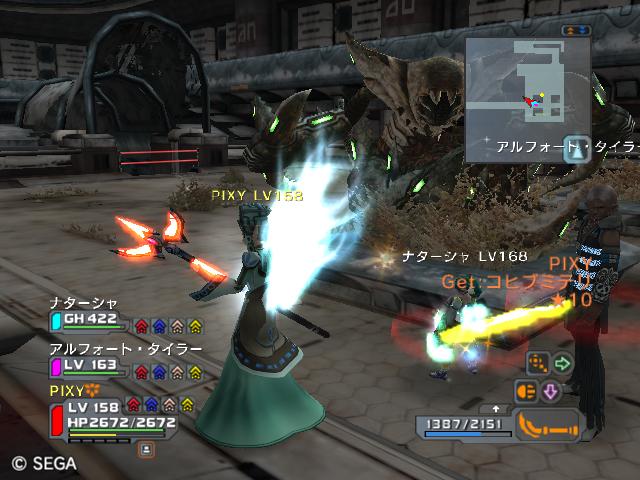640x480 pixels.
Task: Expand the palette with the white up-arrow tab
Action: click(496, 409)
